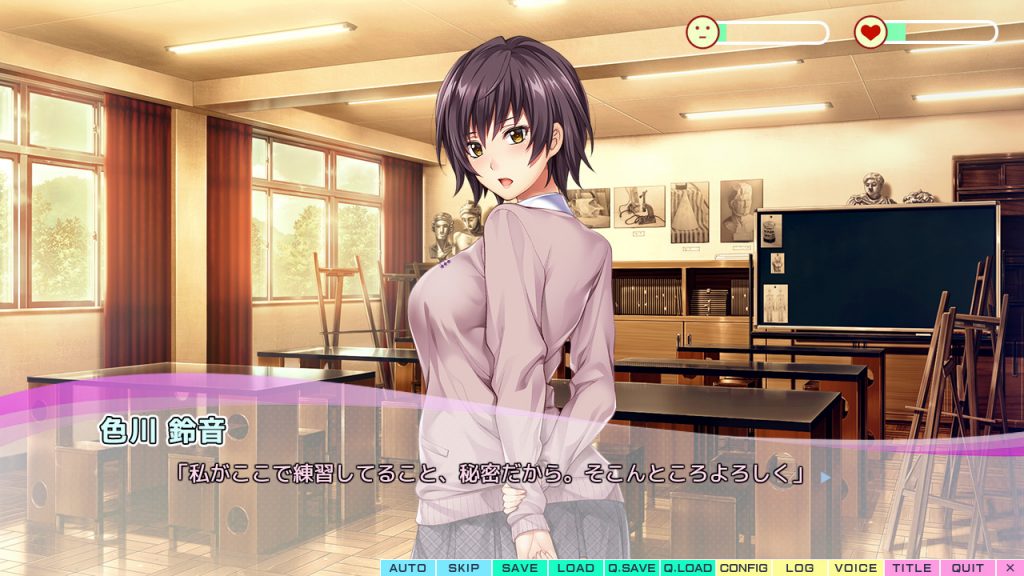Enable AUTO text advance mode
Screen dimensions: 1024x576
(x=408, y=568)
